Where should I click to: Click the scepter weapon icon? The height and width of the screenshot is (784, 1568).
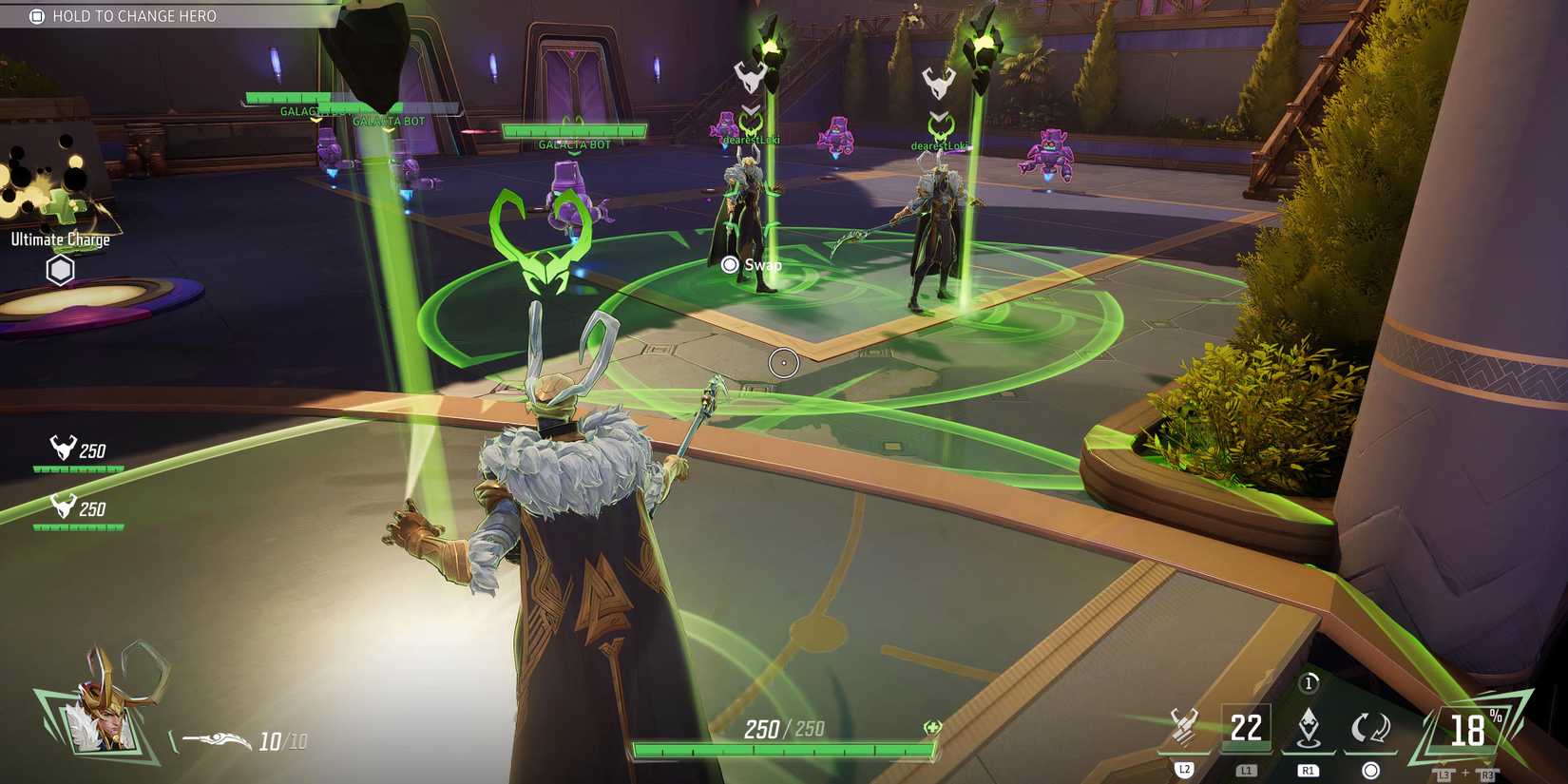click(x=217, y=739)
